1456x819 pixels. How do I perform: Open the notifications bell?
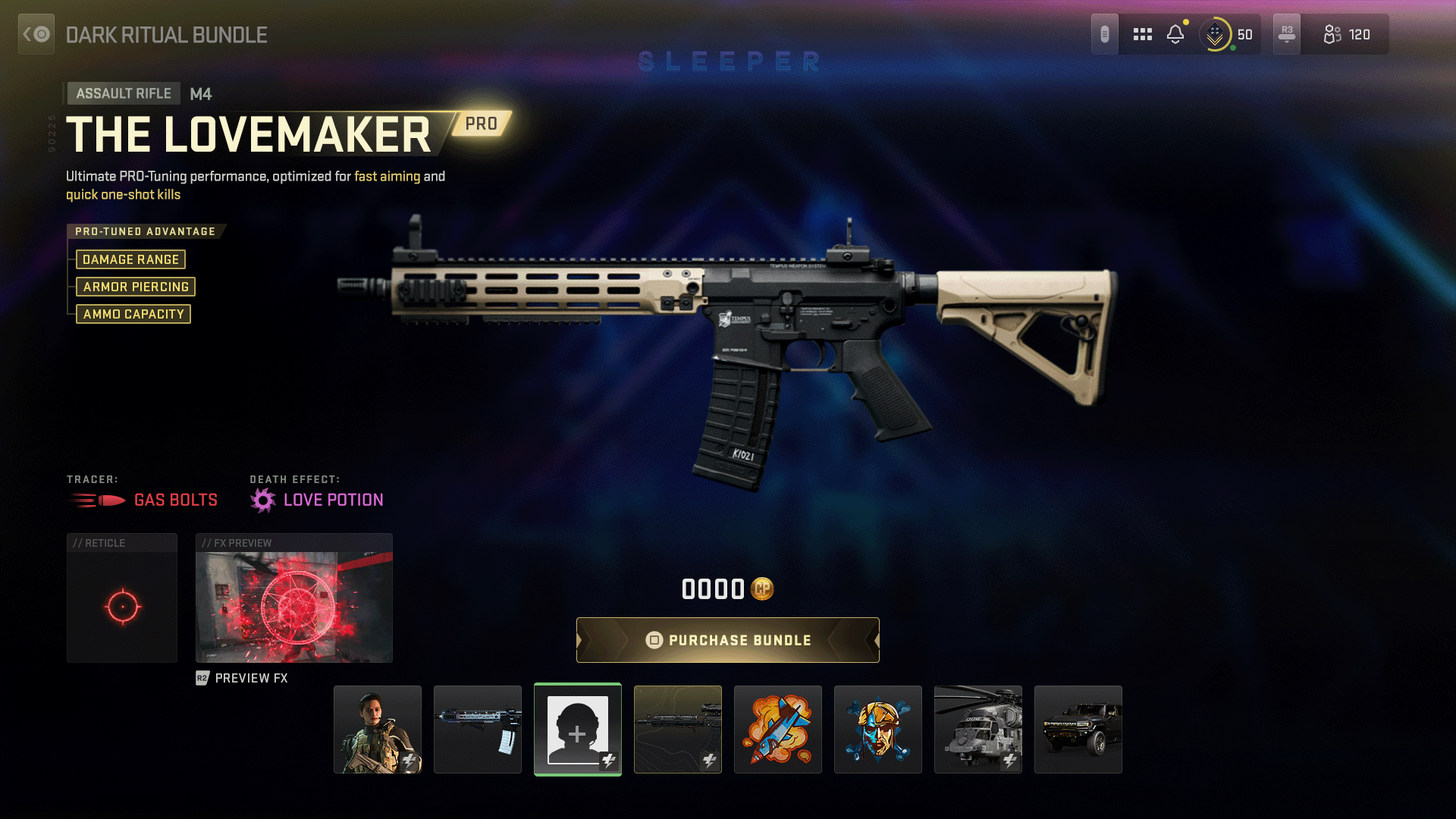[x=1175, y=34]
